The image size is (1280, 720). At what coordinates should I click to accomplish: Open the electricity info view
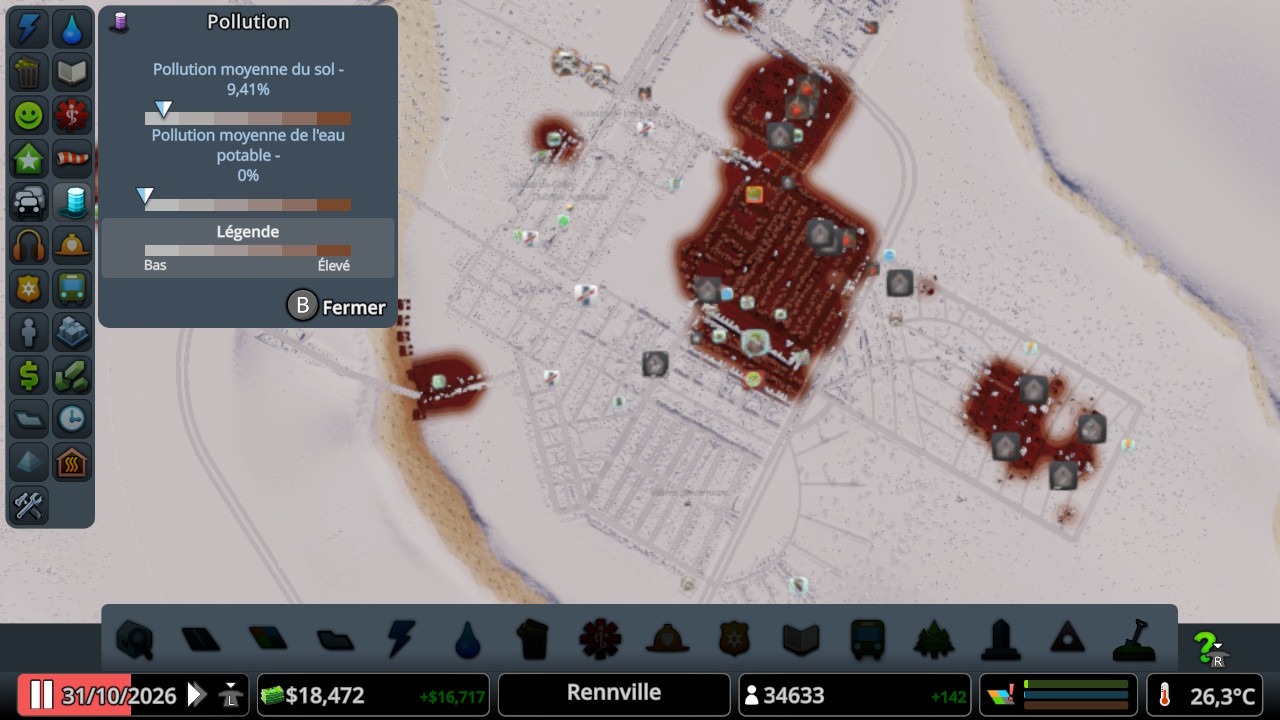28,29
